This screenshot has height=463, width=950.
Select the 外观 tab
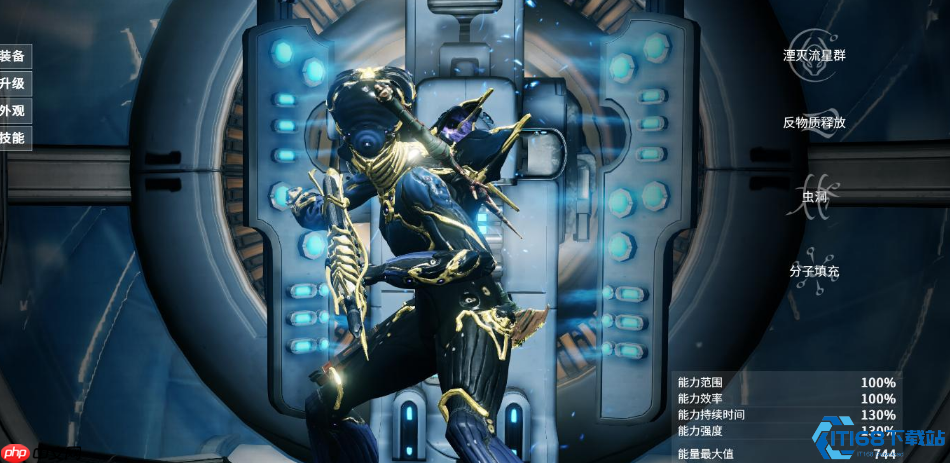point(13,111)
